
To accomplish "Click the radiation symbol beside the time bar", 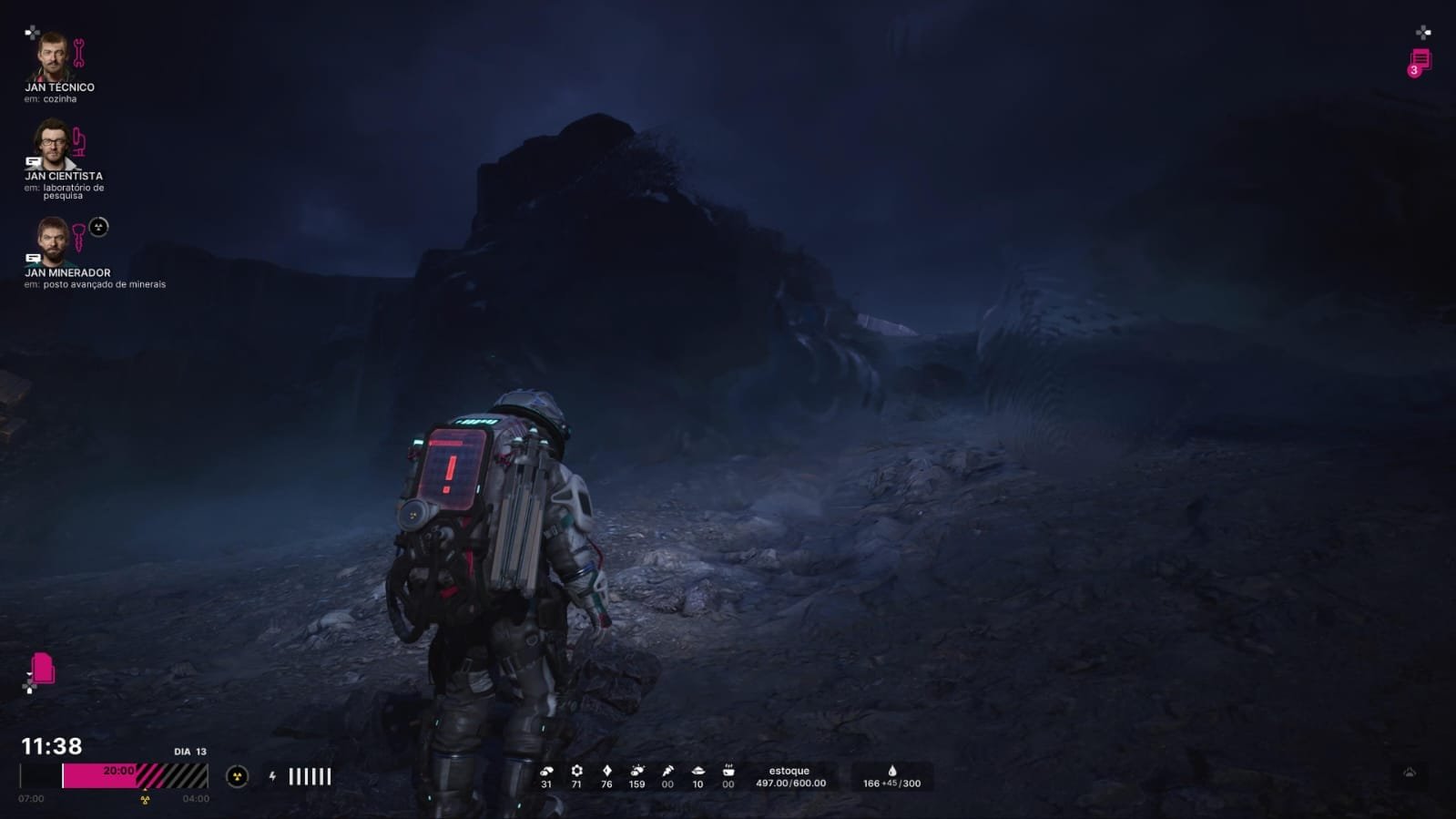I will click(237, 776).
